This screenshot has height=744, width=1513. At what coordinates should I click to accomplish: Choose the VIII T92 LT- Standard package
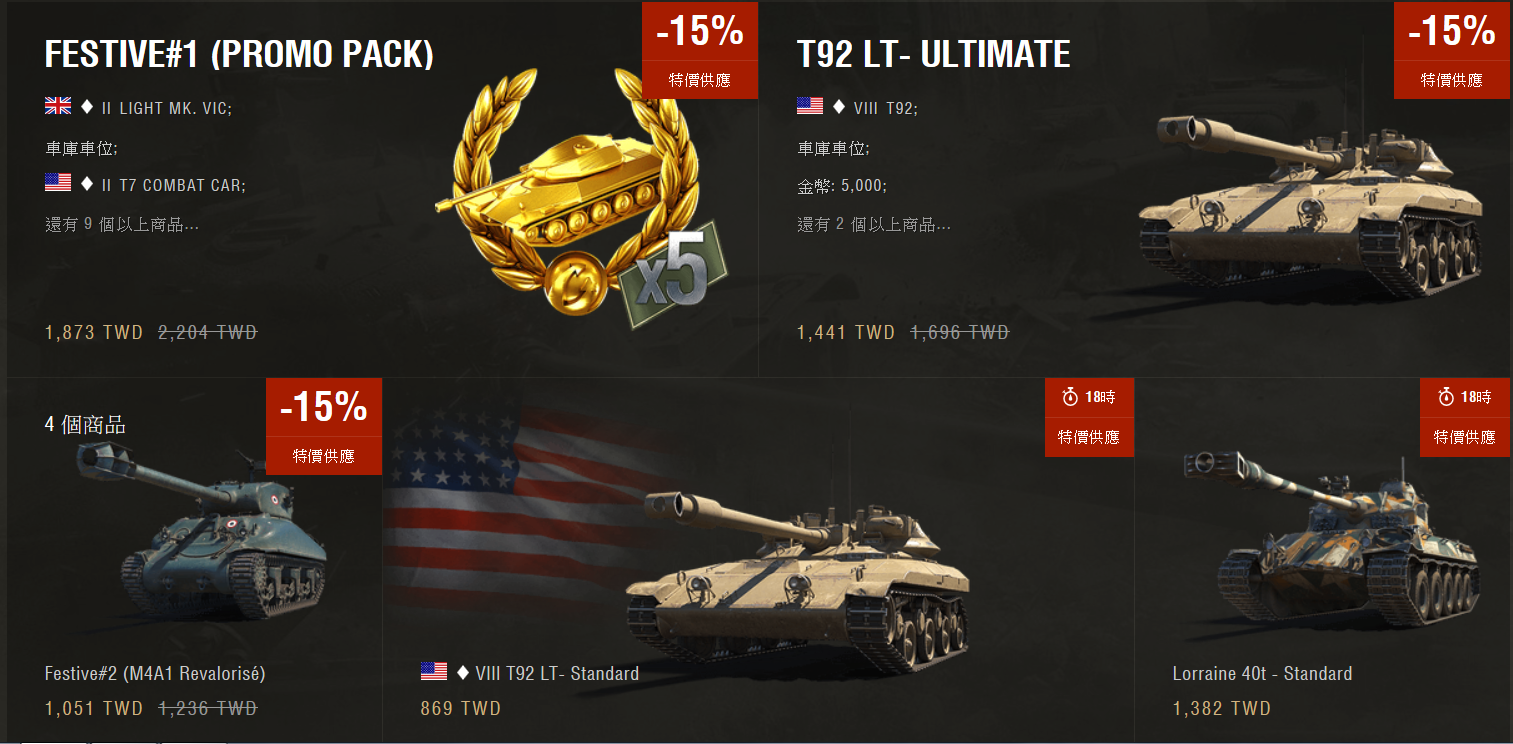click(547, 673)
